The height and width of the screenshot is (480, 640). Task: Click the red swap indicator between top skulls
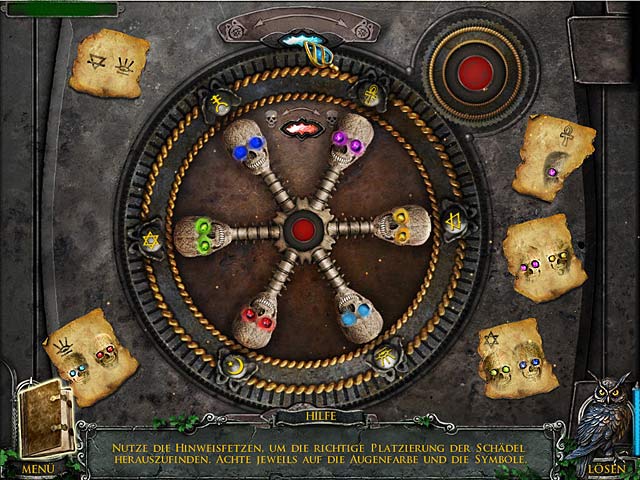click(x=301, y=128)
